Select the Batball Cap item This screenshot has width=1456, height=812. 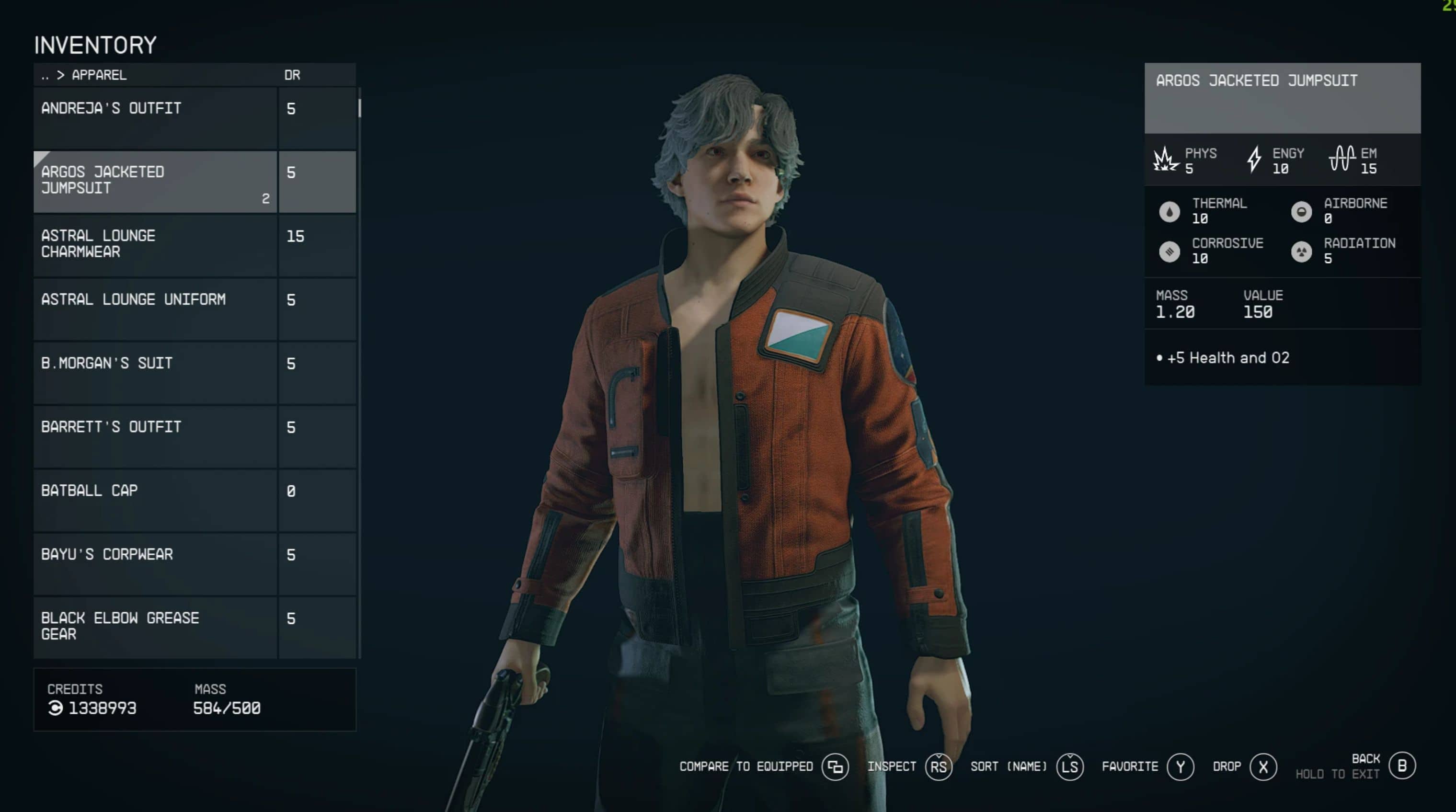pos(155,500)
